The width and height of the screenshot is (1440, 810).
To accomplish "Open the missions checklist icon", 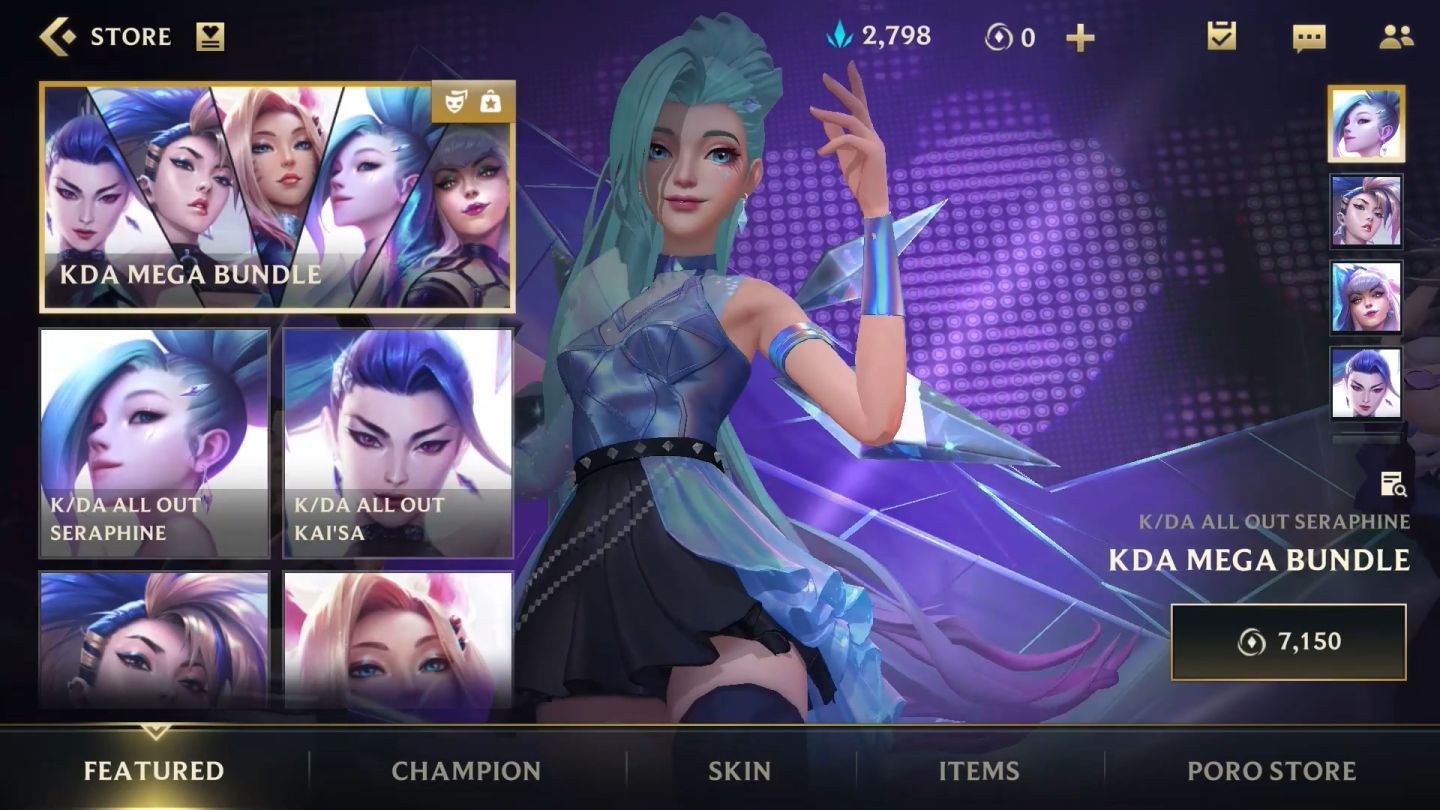I will [1221, 37].
